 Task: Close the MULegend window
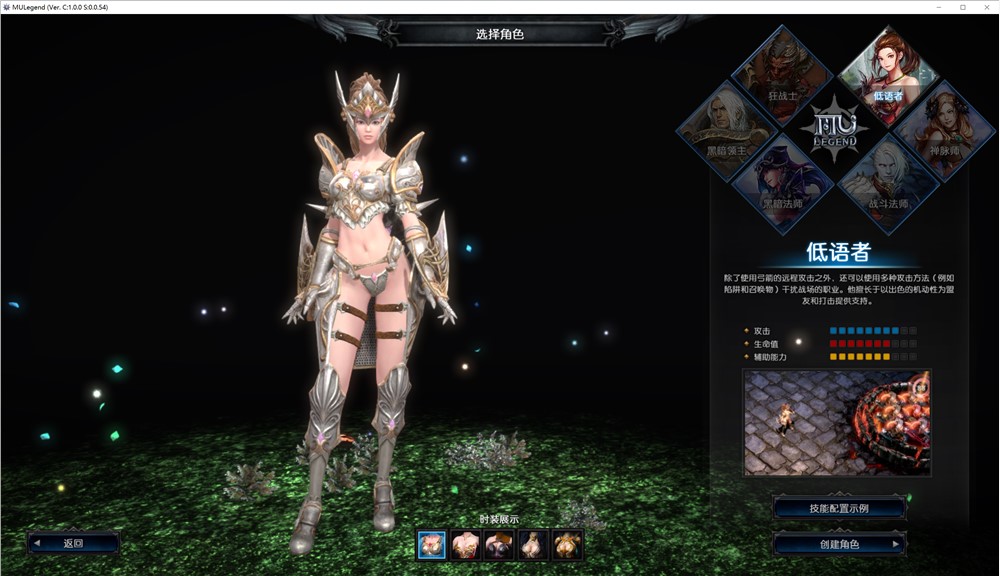(x=985, y=7)
